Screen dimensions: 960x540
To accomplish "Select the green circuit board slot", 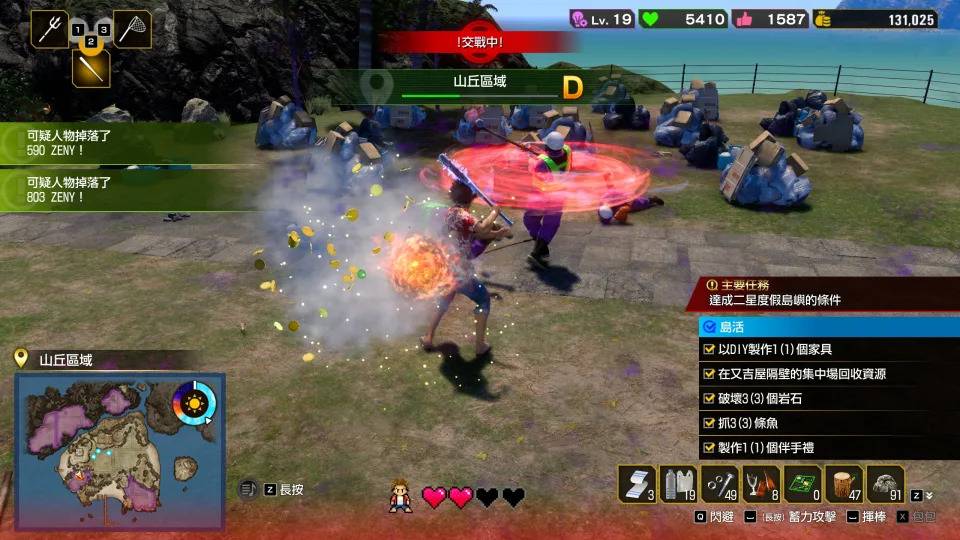I will coord(802,483).
